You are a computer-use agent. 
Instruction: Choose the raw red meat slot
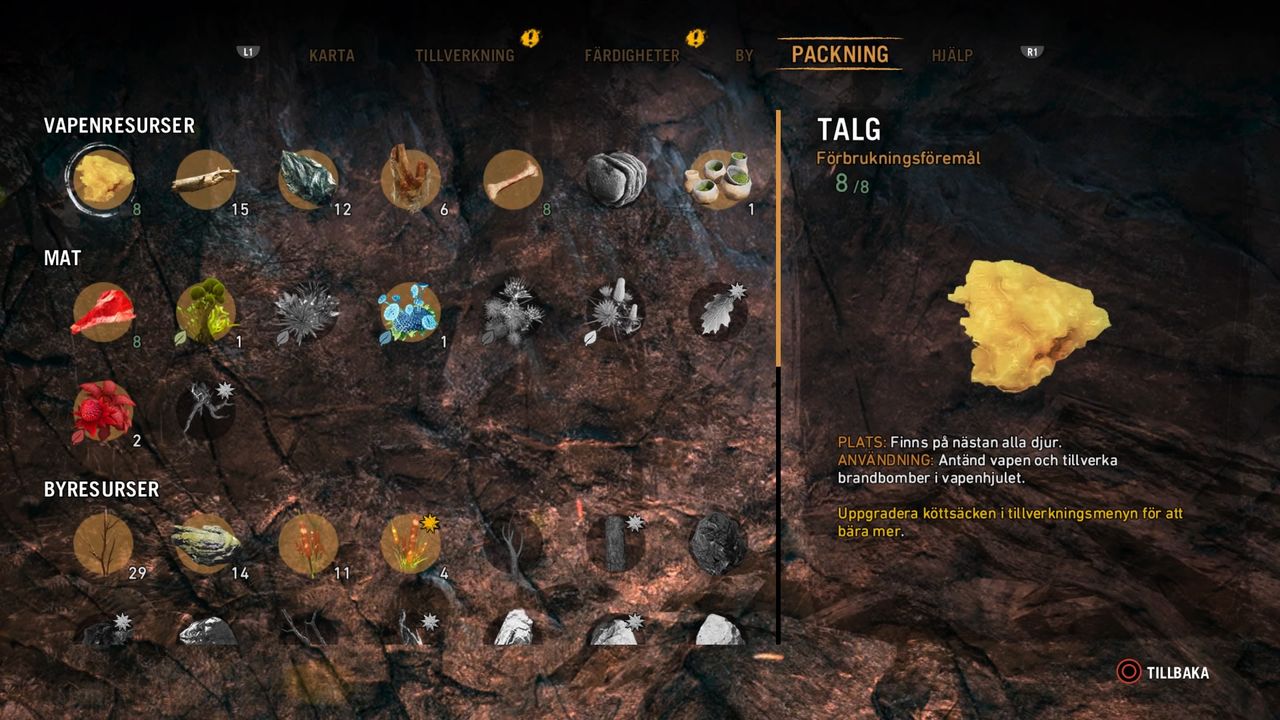click(104, 312)
